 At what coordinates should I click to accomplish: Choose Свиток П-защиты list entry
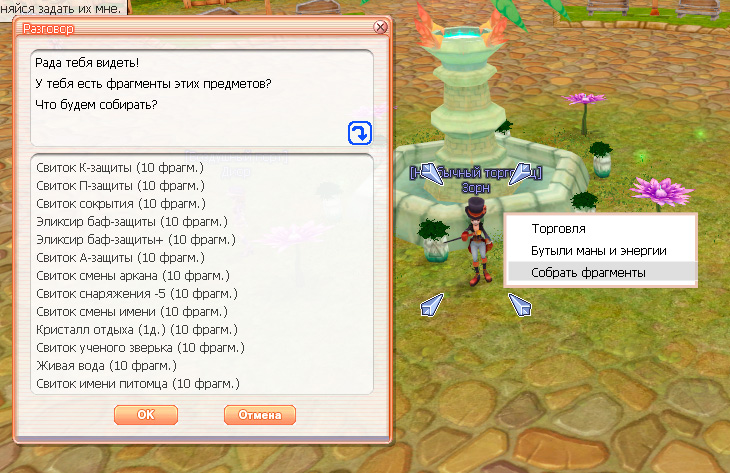[x=119, y=186]
